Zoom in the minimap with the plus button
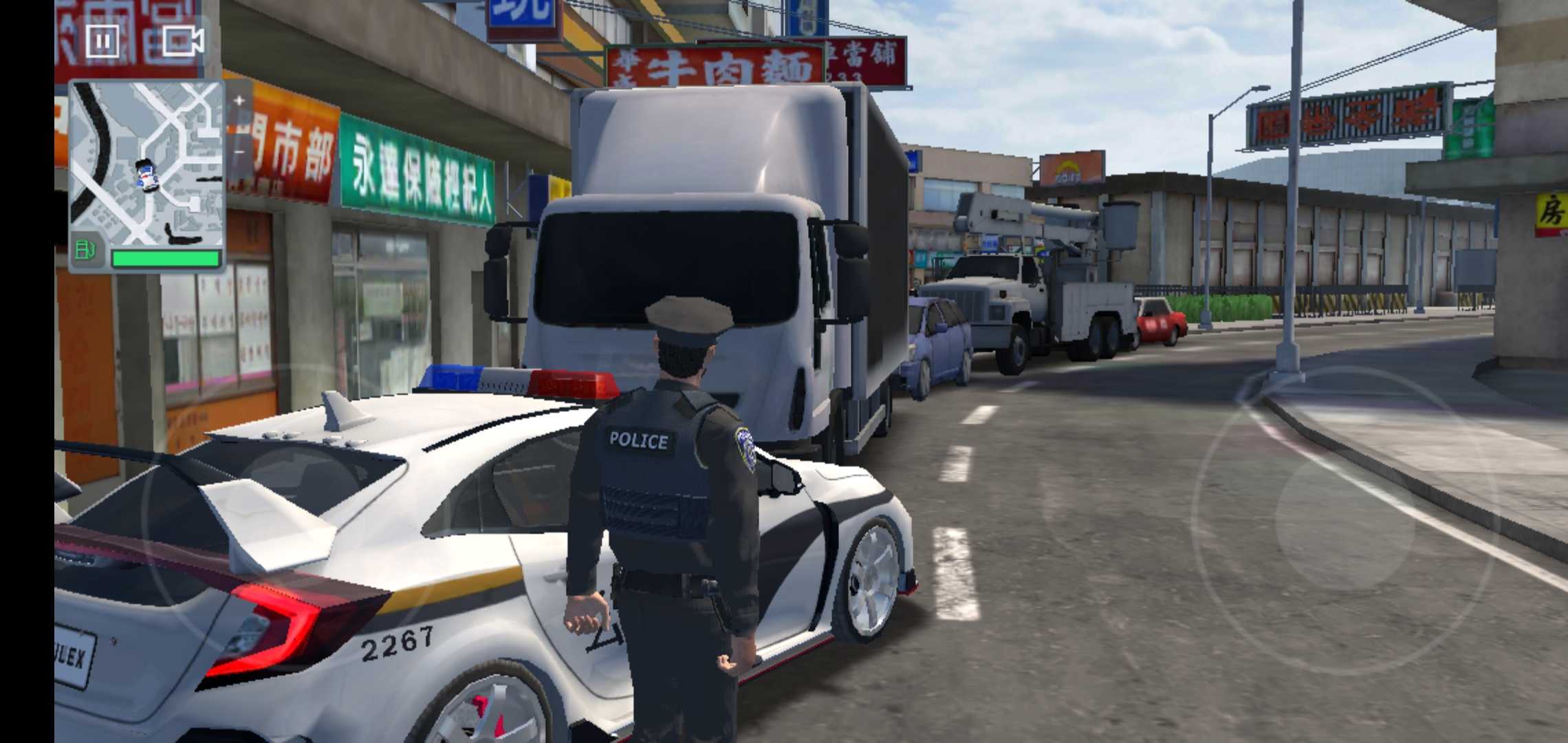The height and width of the screenshot is (743, 1568). (237, 98)
